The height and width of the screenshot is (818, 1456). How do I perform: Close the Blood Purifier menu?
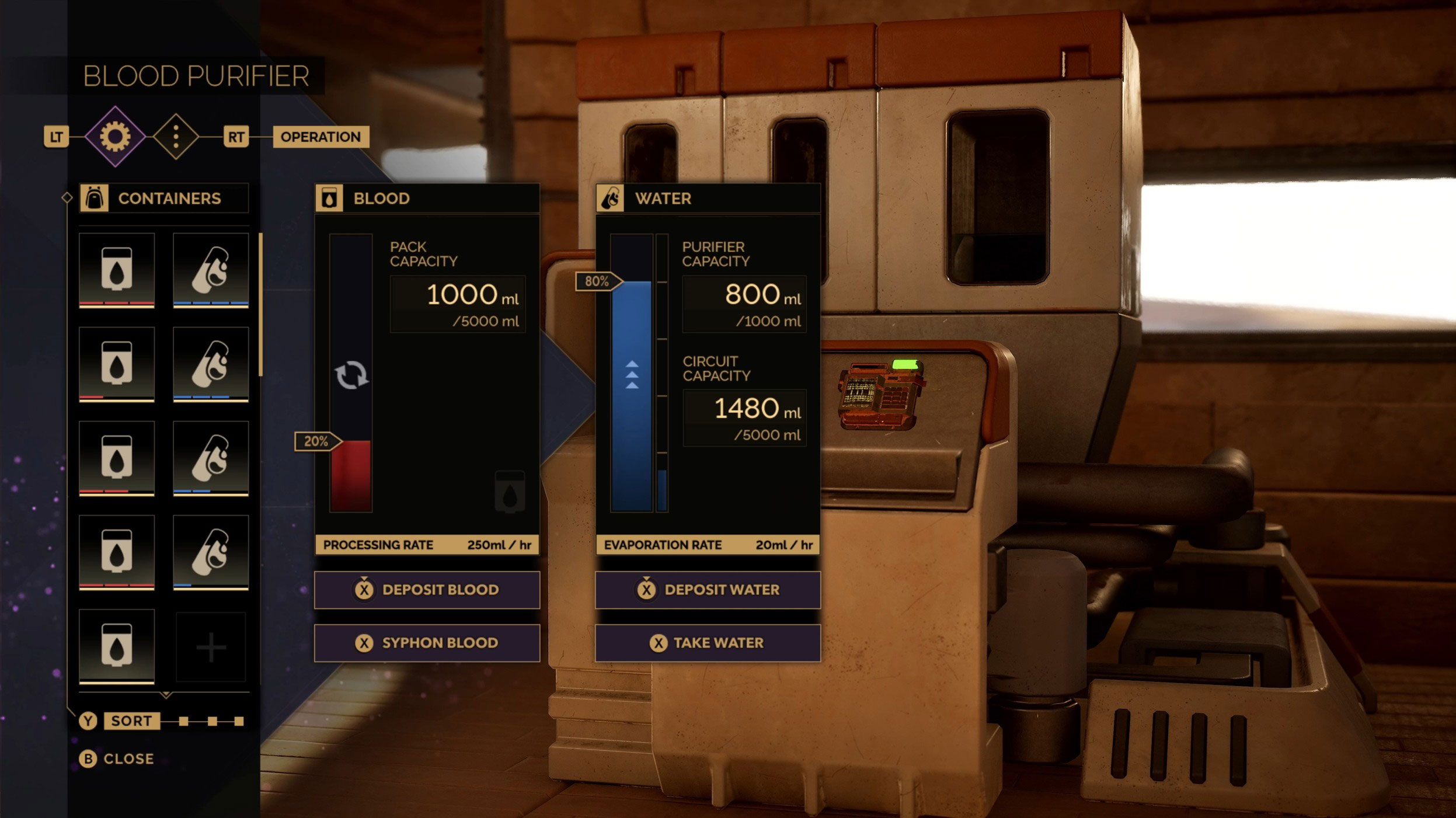[x=117, y=758]
